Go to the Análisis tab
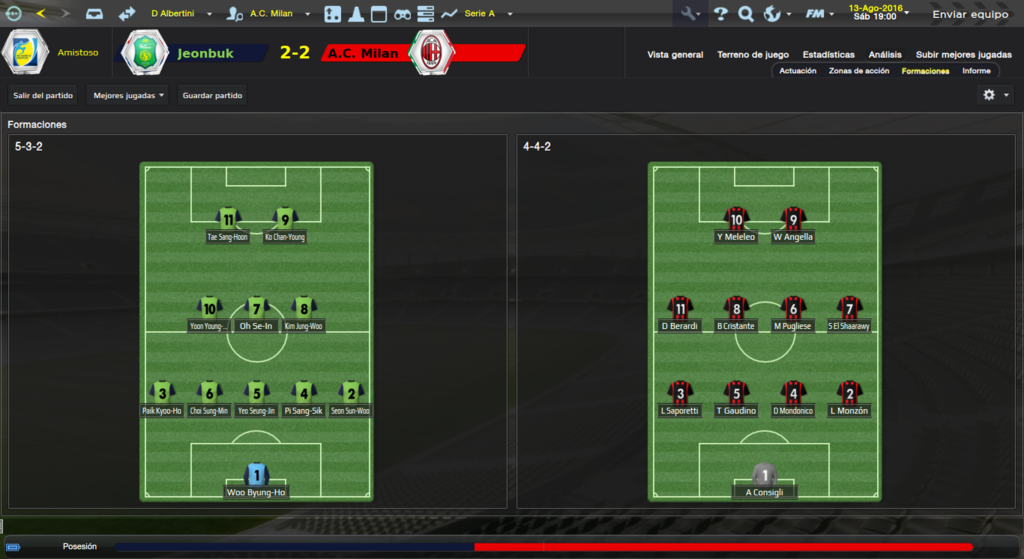Viewport: 1024px width, 559px height. click(885, 55)
